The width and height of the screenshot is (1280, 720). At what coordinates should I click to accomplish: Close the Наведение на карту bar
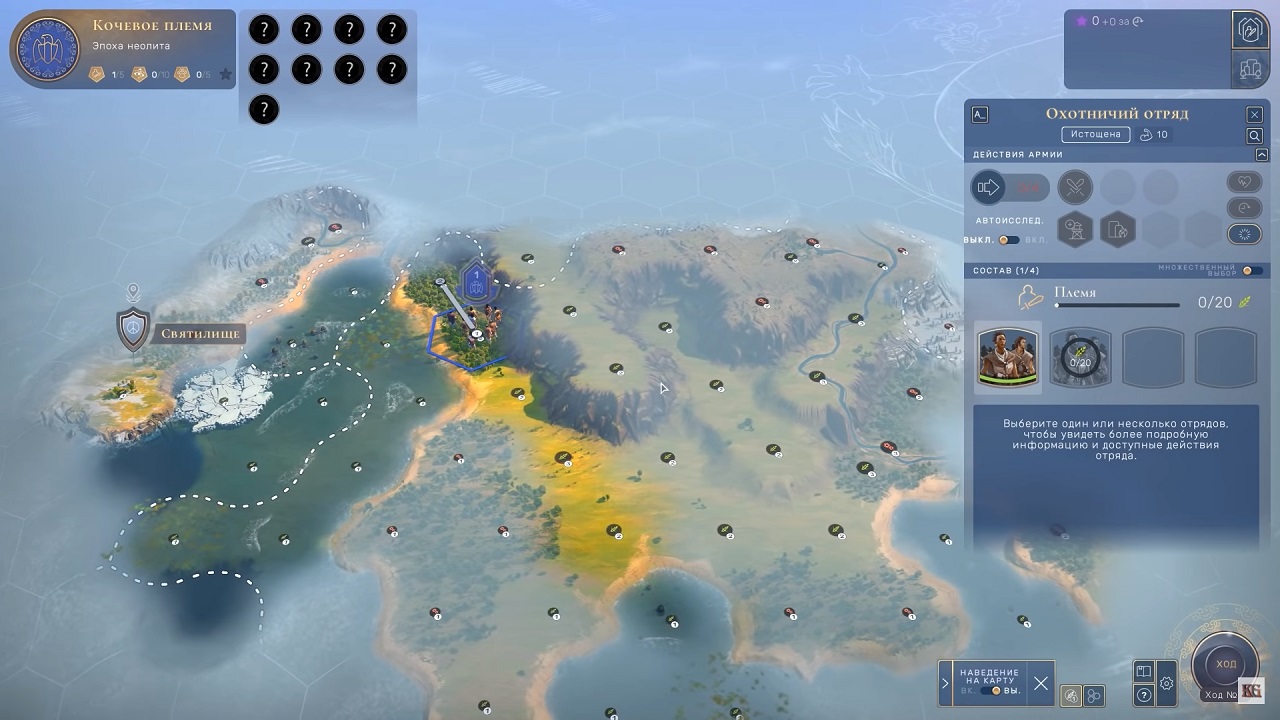(1041, 683)
